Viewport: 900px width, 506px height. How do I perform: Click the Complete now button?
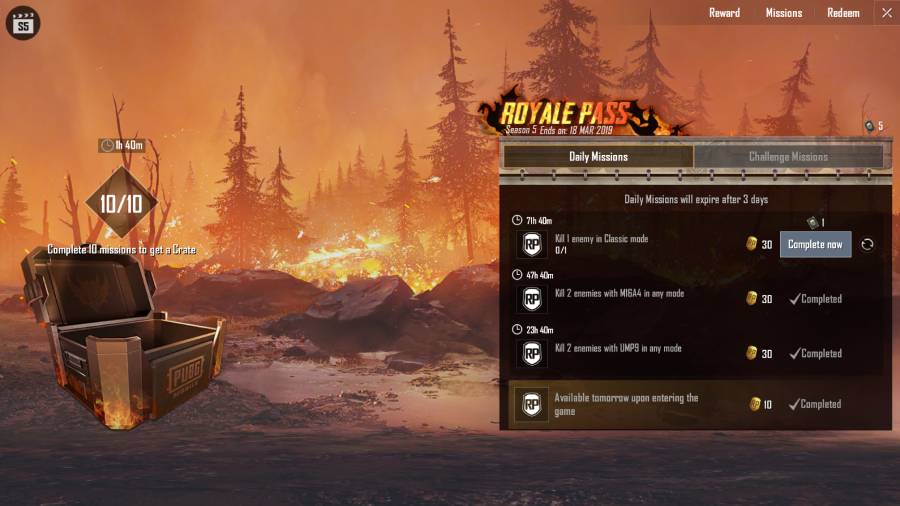(x=815, y=244)
